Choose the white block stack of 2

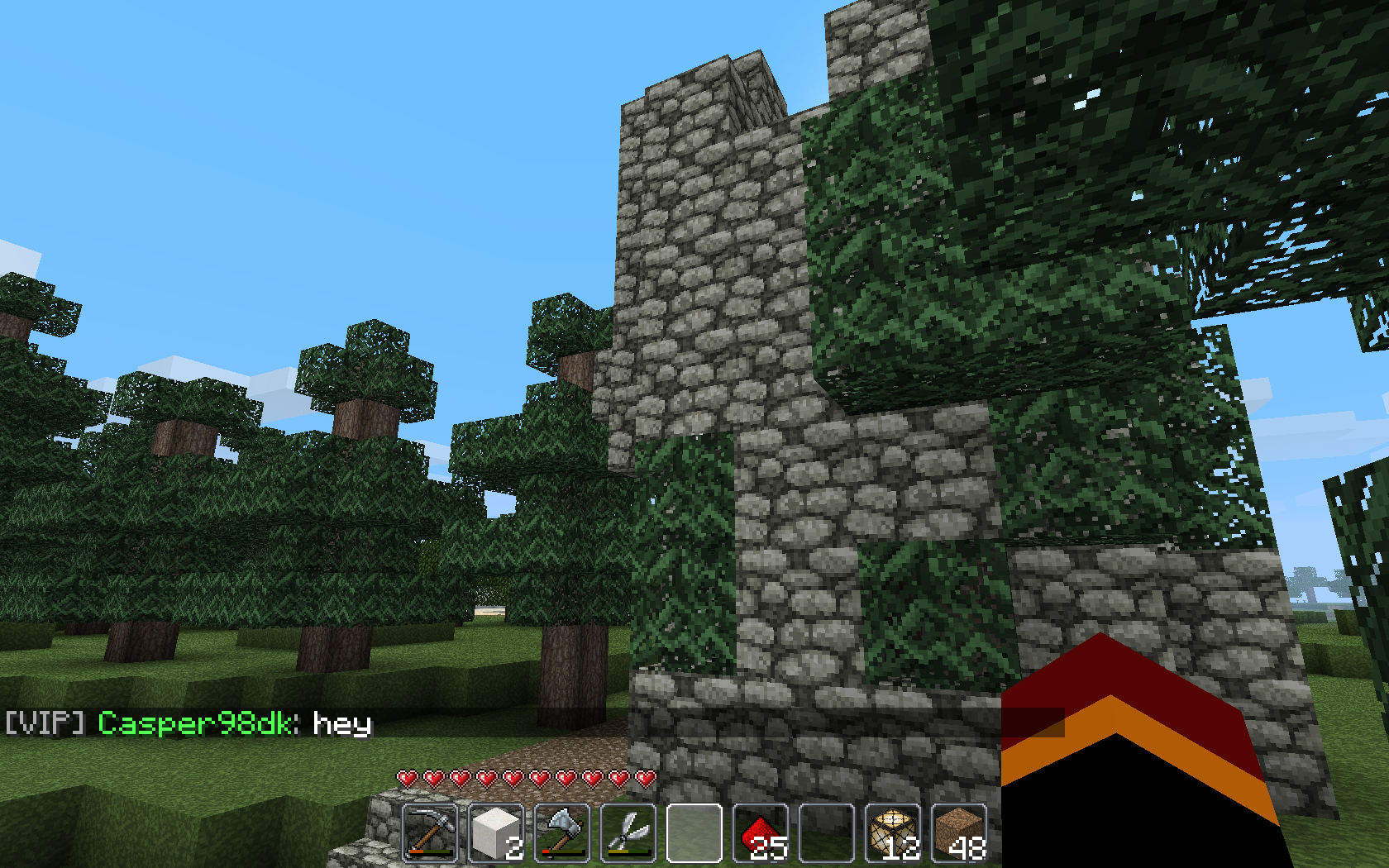point(496,832)
